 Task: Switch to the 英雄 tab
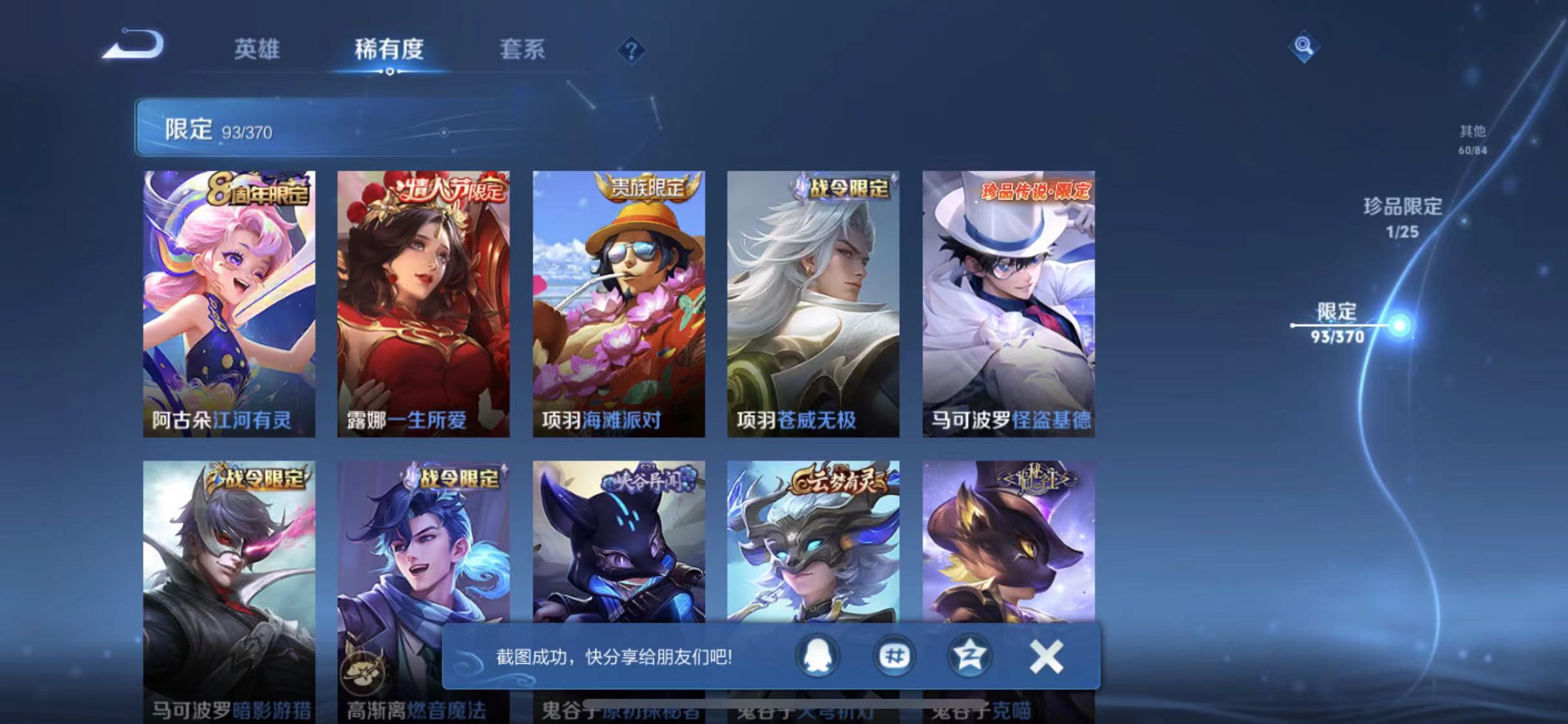point(257,50)
